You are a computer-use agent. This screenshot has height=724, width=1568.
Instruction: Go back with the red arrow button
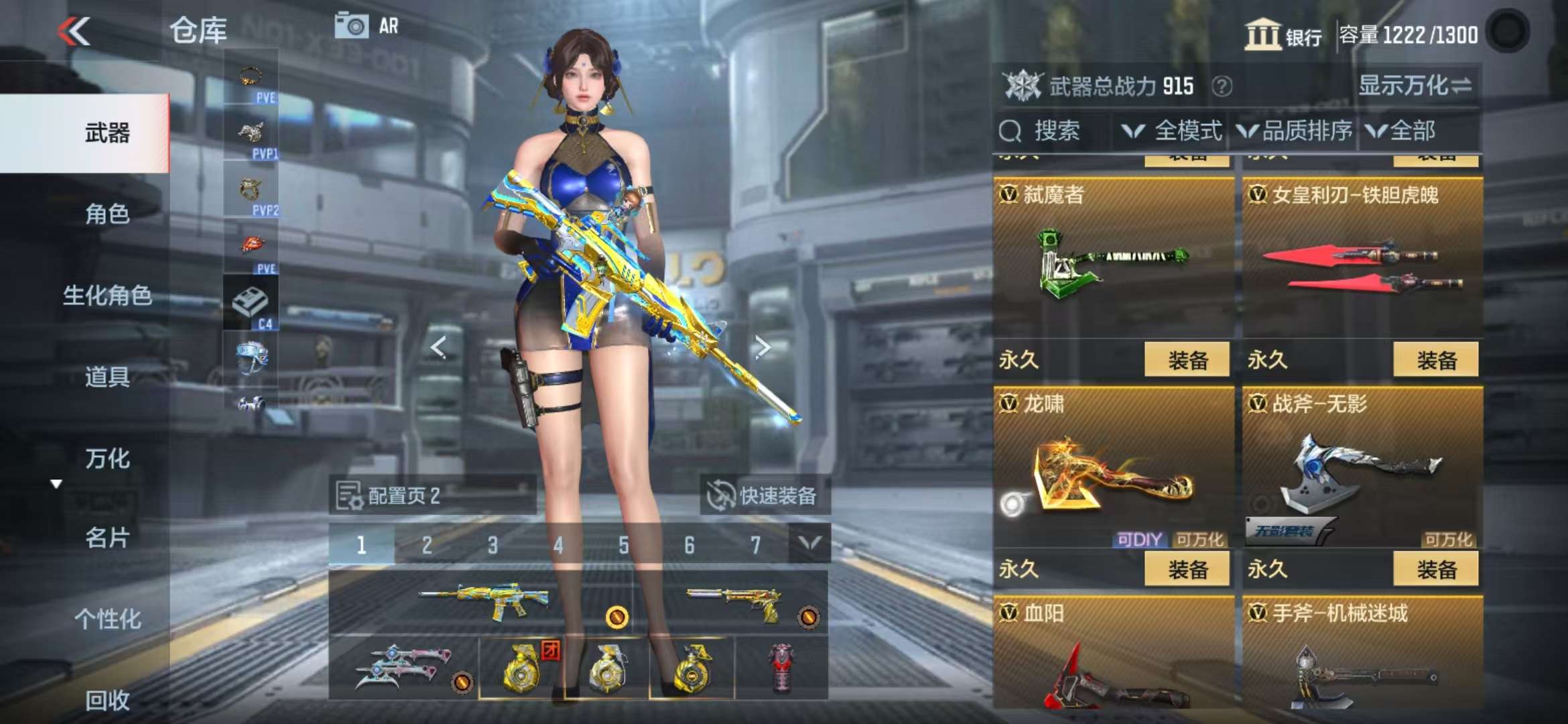[74, 32]
